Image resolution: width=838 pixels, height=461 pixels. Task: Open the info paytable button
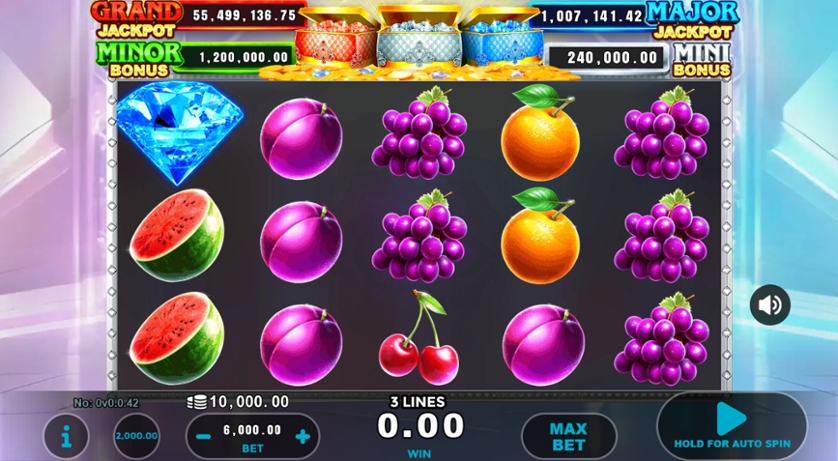pyautogui.click(x=66, y=436)
